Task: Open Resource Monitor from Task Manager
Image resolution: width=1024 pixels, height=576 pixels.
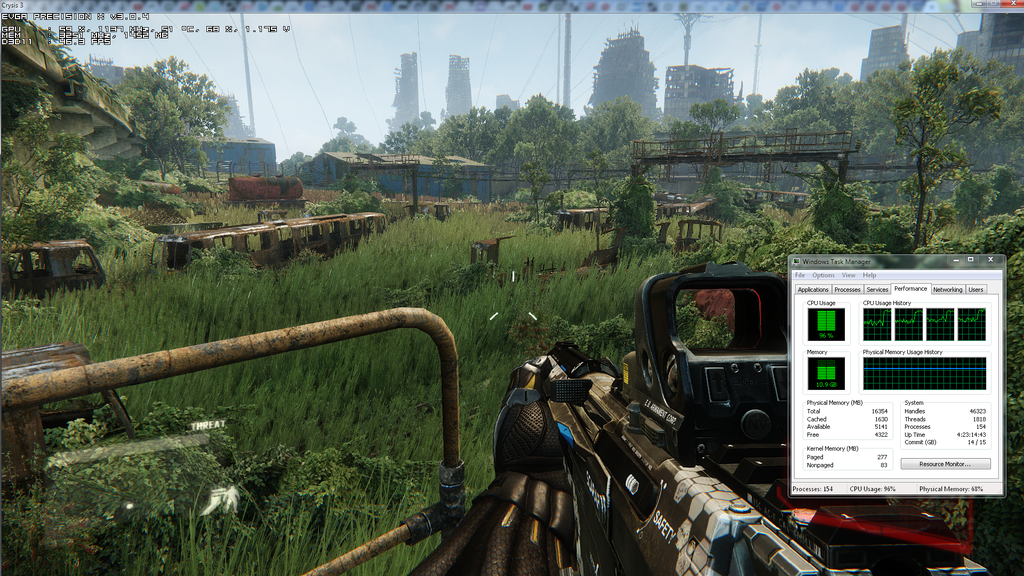Action: [945, 464]
